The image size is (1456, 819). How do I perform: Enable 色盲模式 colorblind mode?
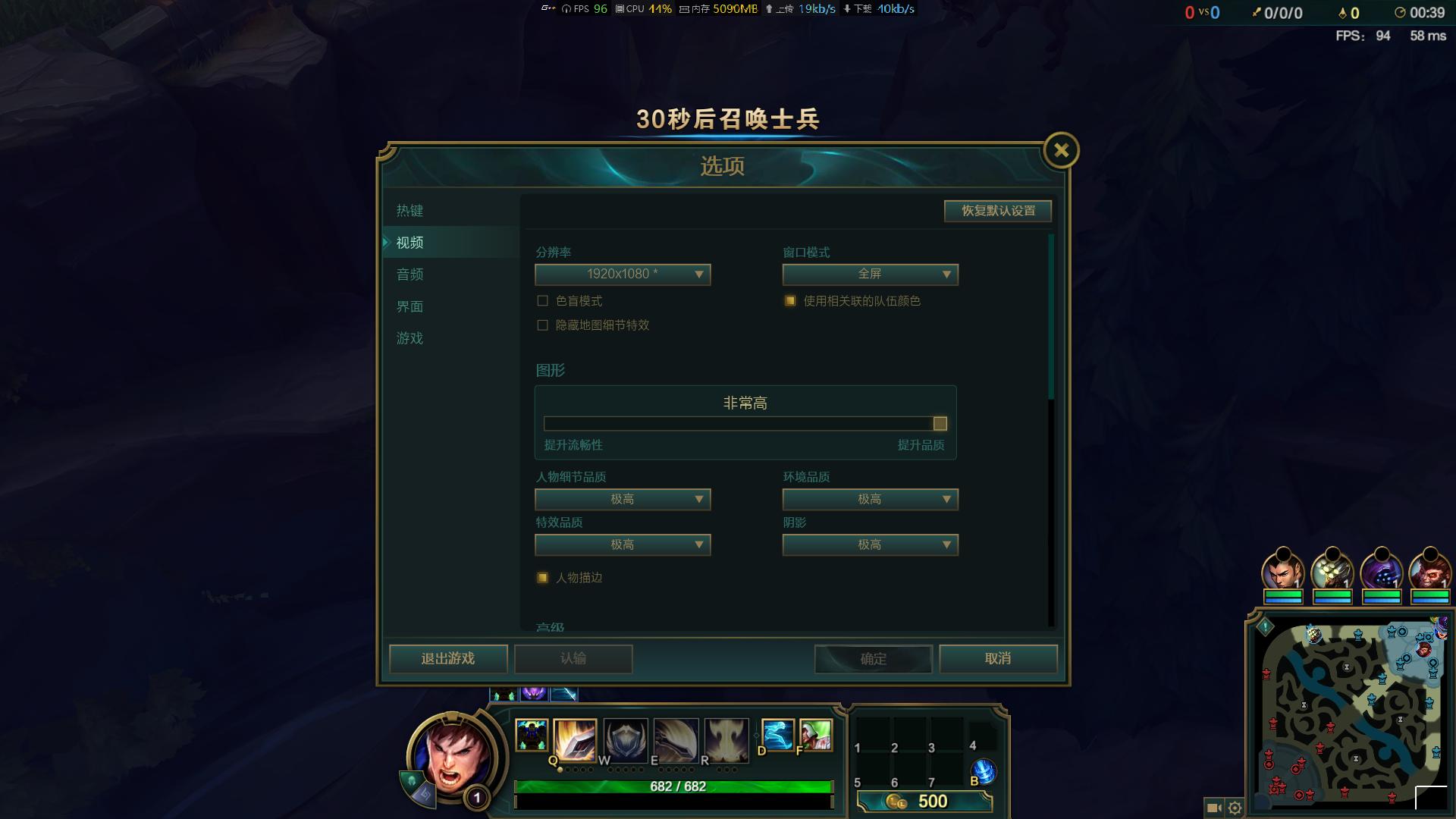[x=541, y=300]
